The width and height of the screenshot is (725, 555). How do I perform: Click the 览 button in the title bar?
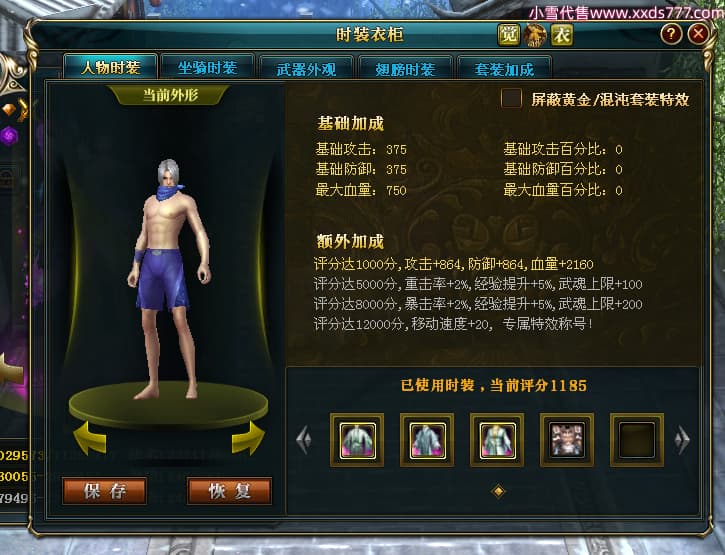click(509, 35)
